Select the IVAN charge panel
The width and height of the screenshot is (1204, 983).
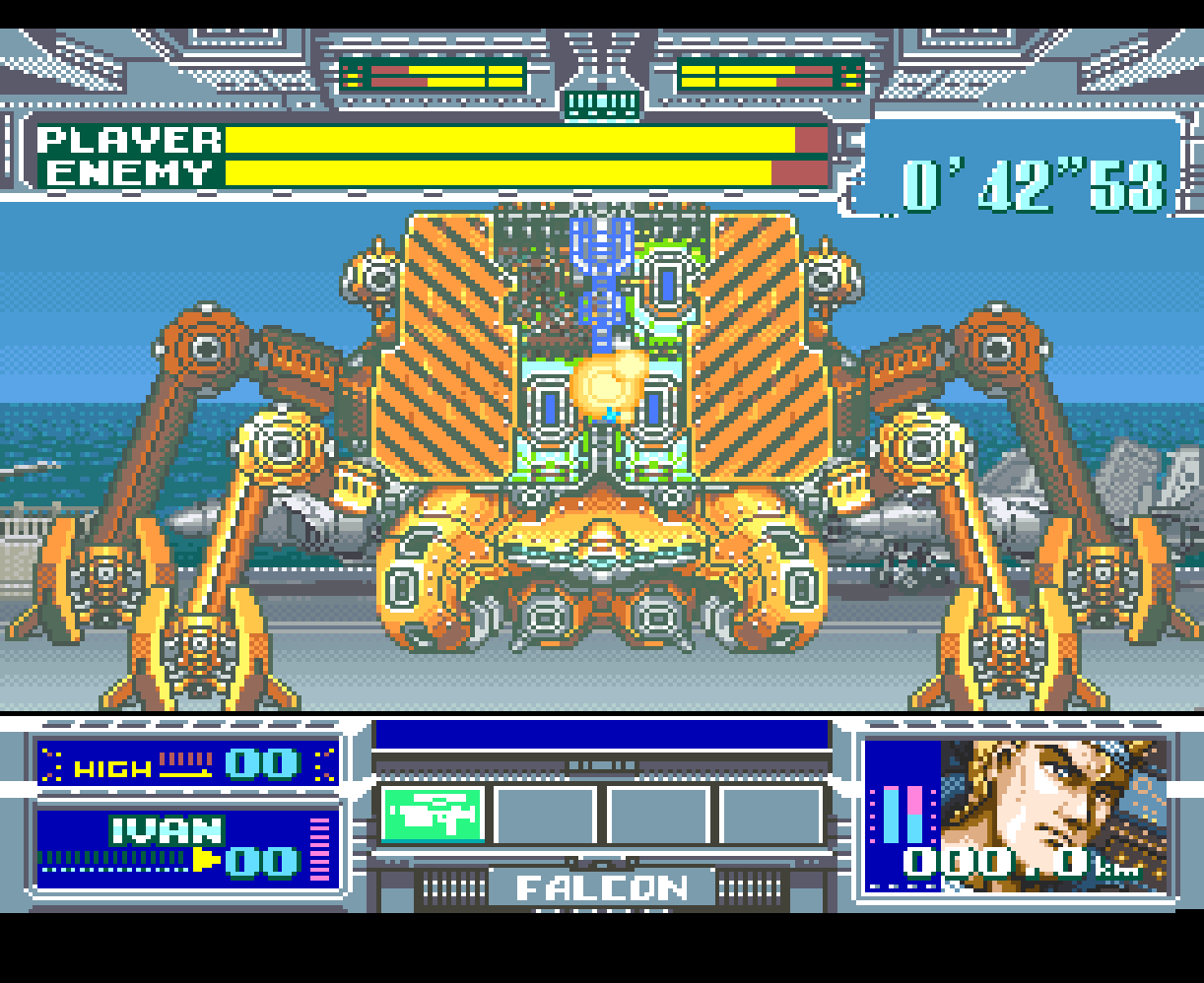point(187,848)
